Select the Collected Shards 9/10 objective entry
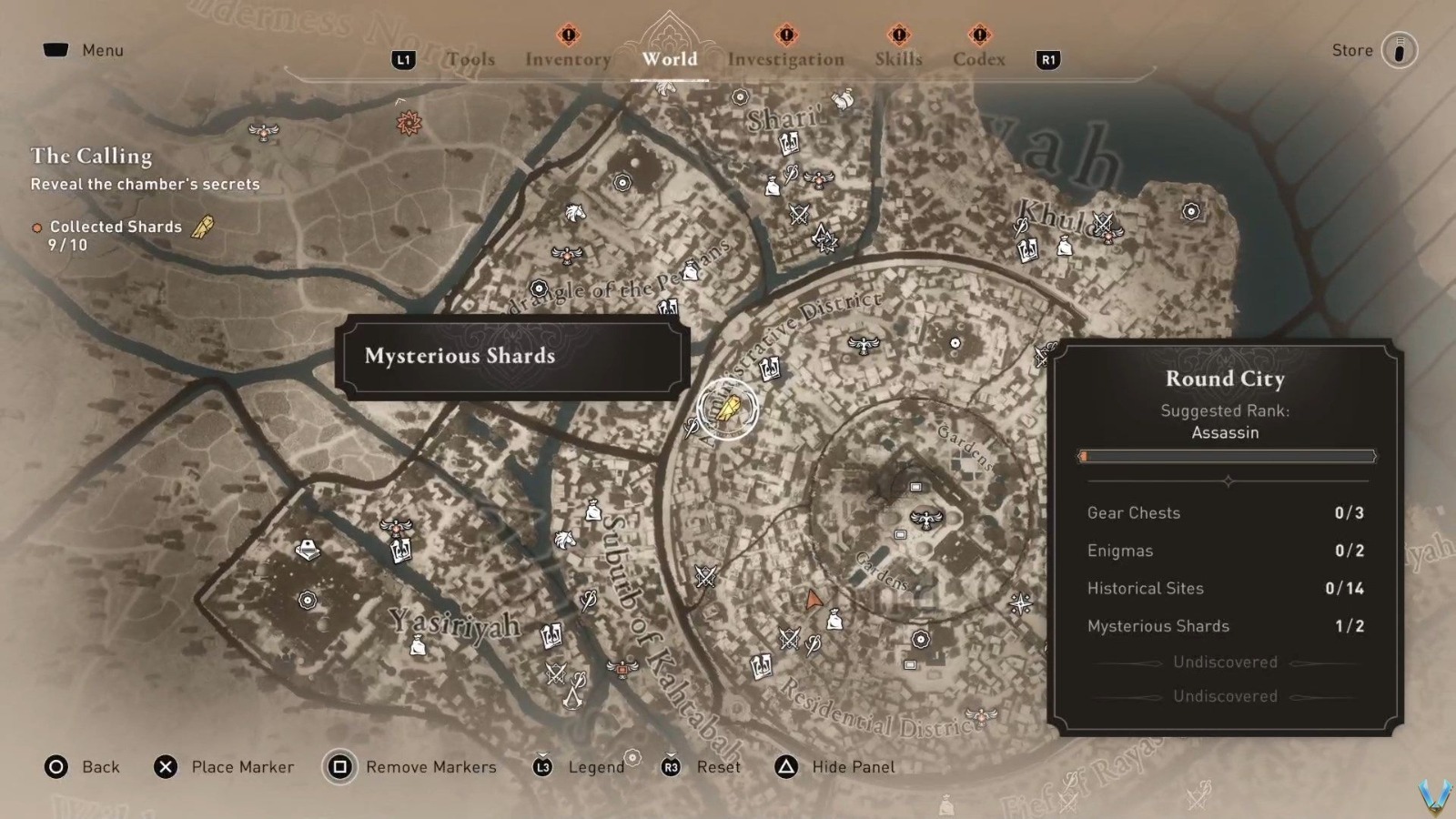 (116, 235)
